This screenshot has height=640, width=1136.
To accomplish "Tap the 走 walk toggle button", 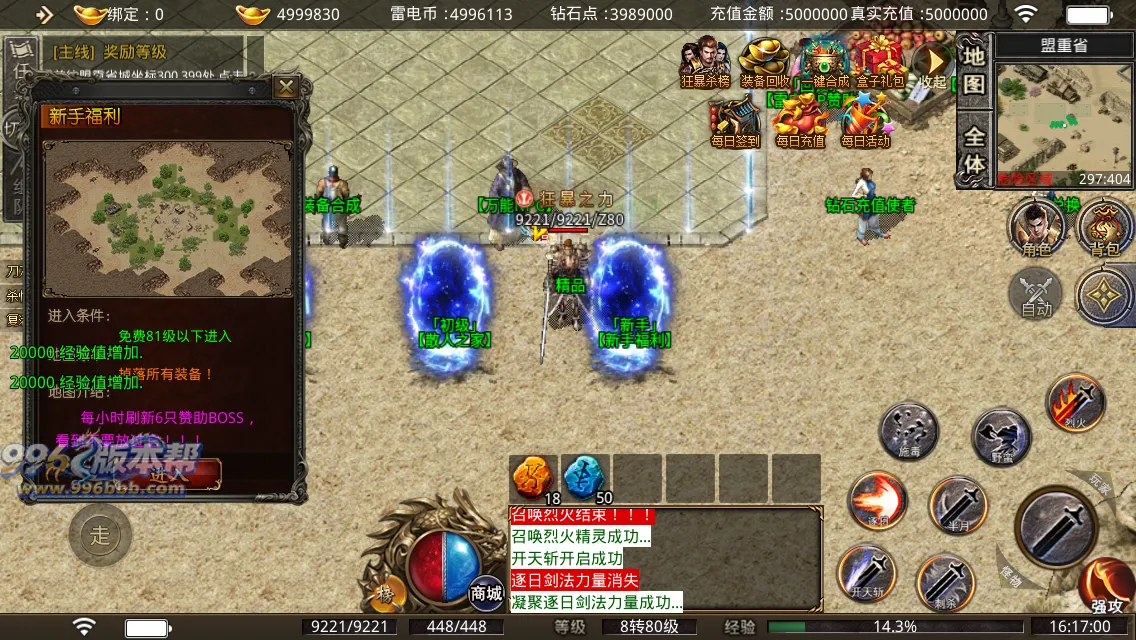I will (x=100, y=535).
